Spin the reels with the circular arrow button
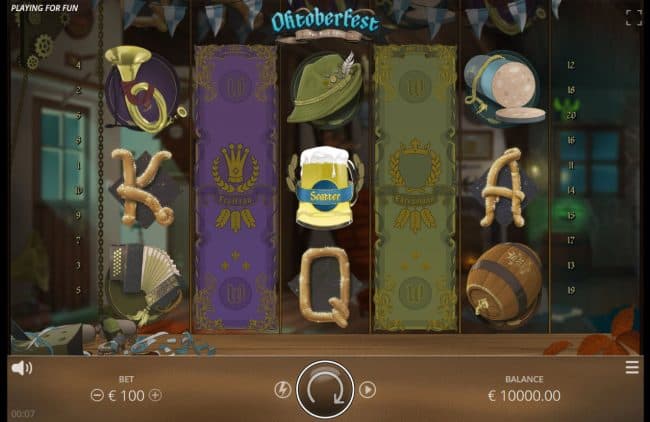650x422 pixels. coord(325,390)
